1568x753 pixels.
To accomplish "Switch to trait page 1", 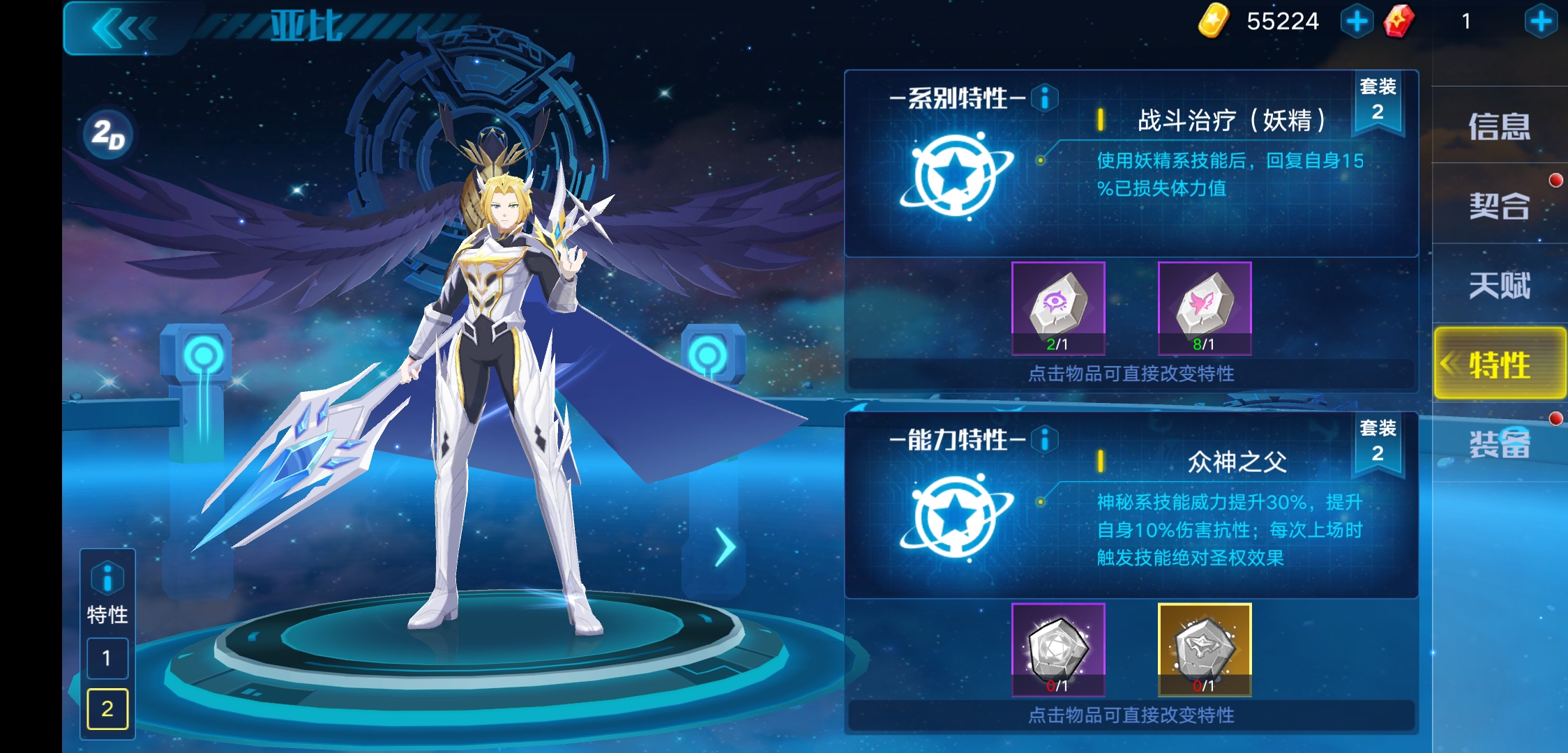I will 108,657.
